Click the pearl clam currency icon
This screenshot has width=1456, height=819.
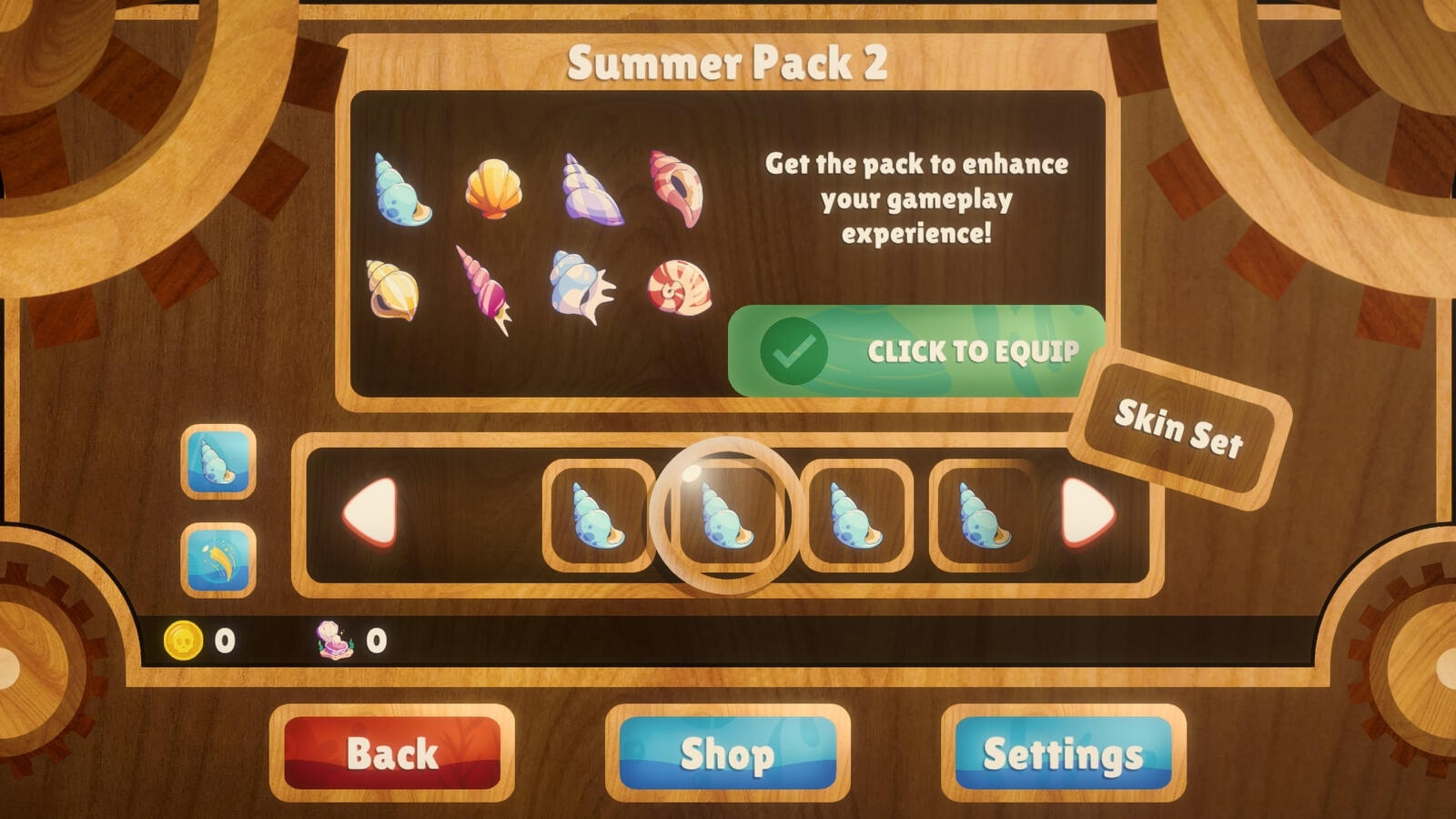(334, 640)
